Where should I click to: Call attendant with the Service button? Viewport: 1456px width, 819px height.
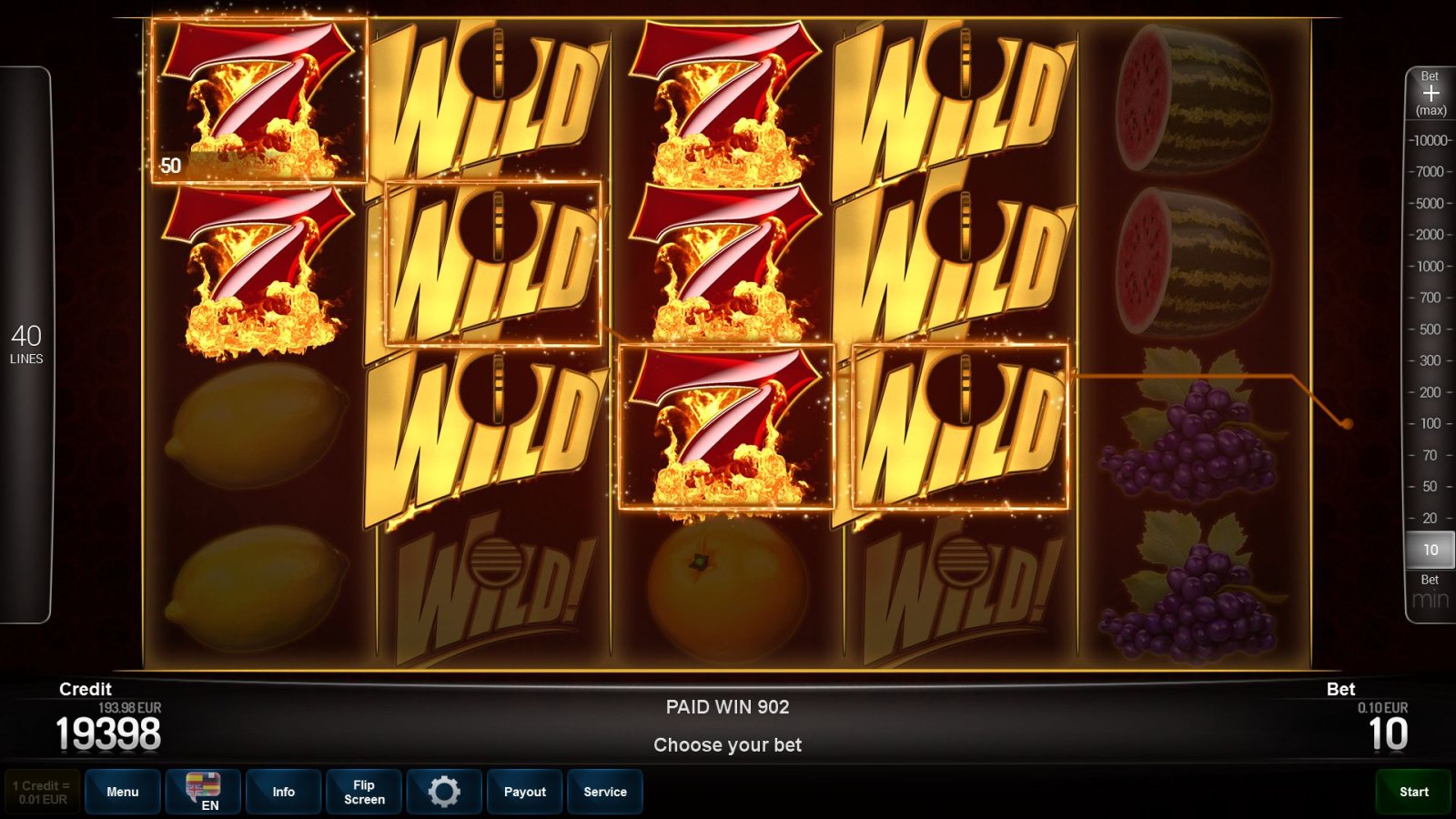tap(605, 792)
